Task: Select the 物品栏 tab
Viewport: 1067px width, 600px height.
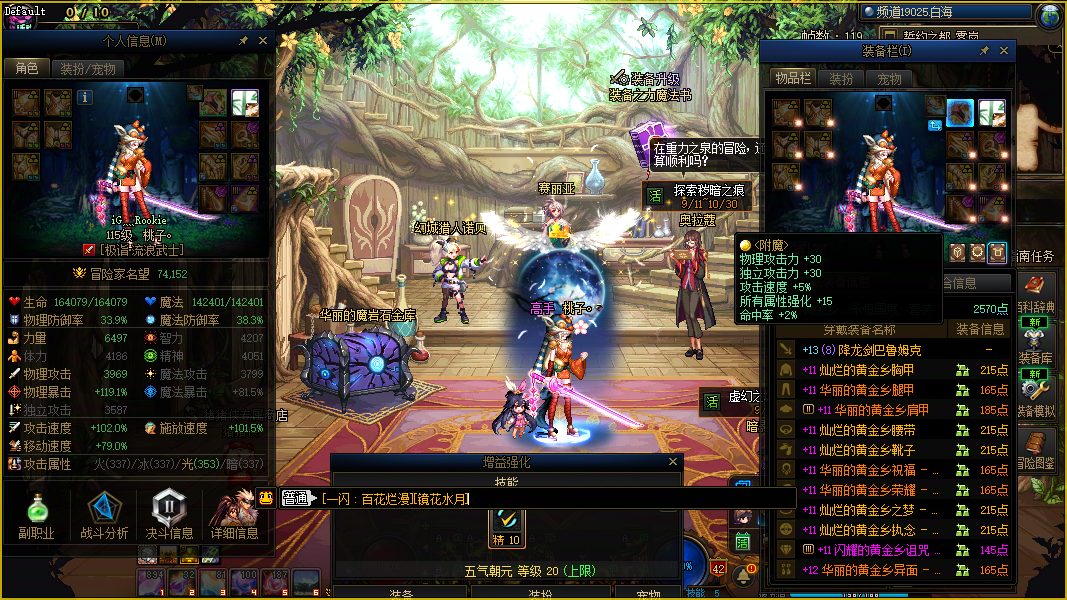Action: 793,79
